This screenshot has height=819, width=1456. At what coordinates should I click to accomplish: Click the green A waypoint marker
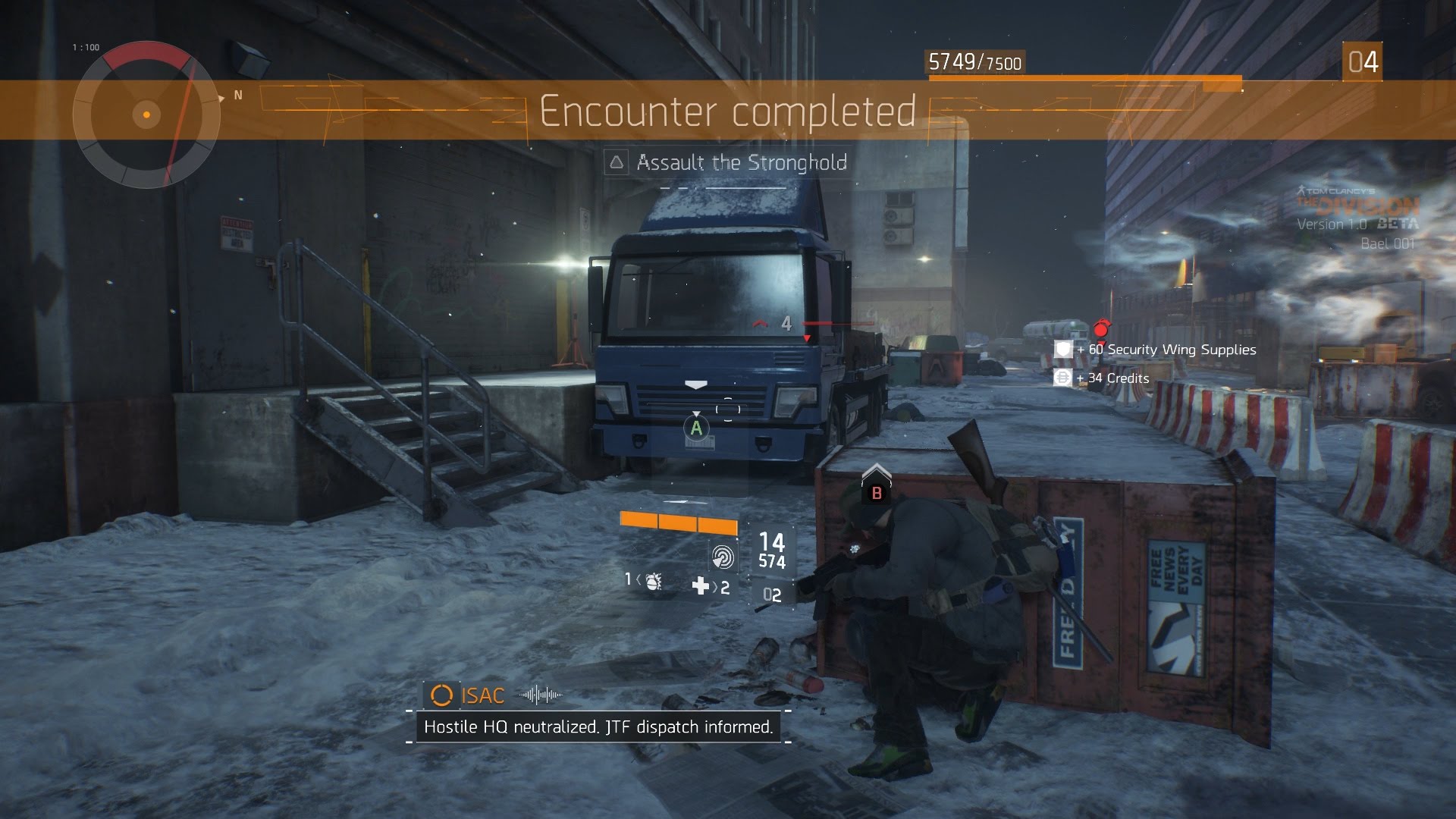[696, 428]
